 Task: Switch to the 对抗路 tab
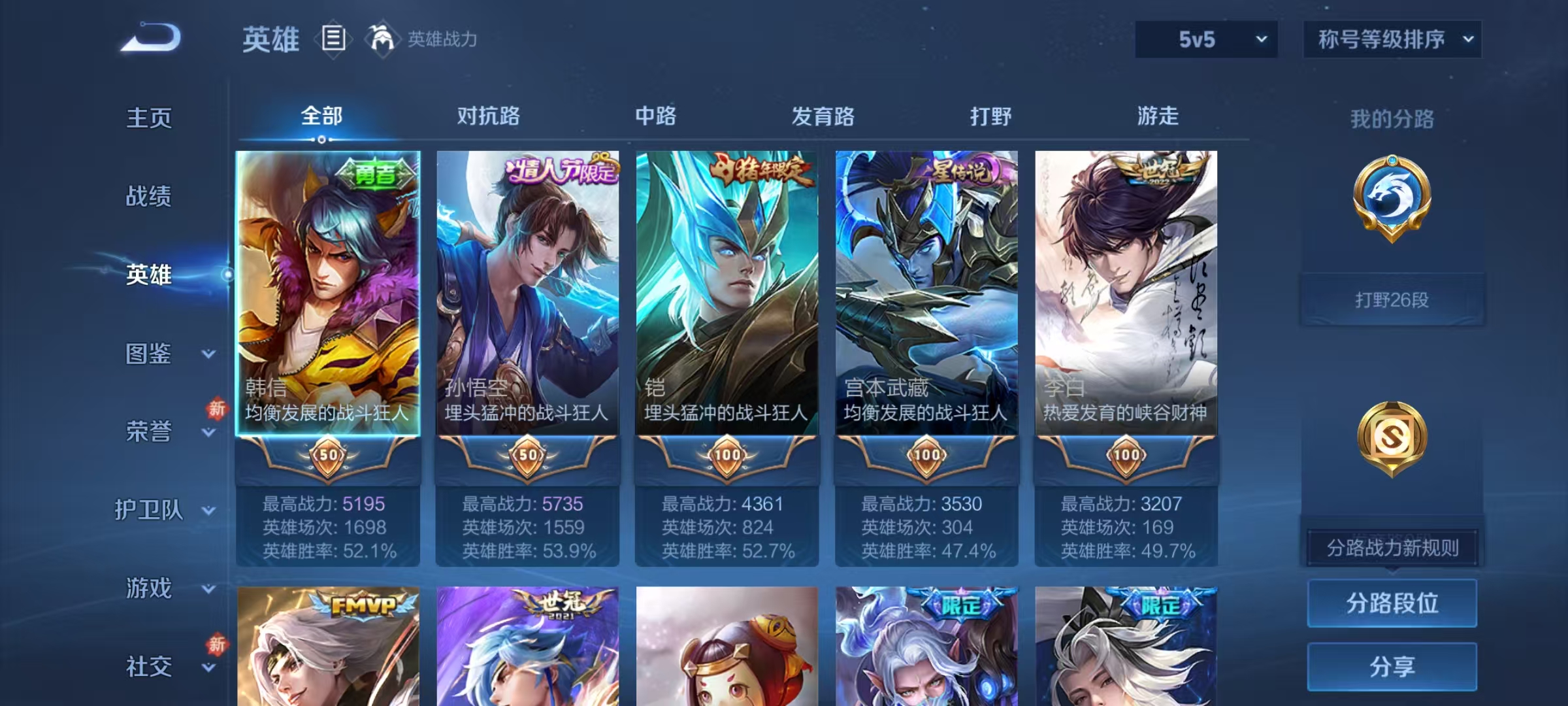489,116
